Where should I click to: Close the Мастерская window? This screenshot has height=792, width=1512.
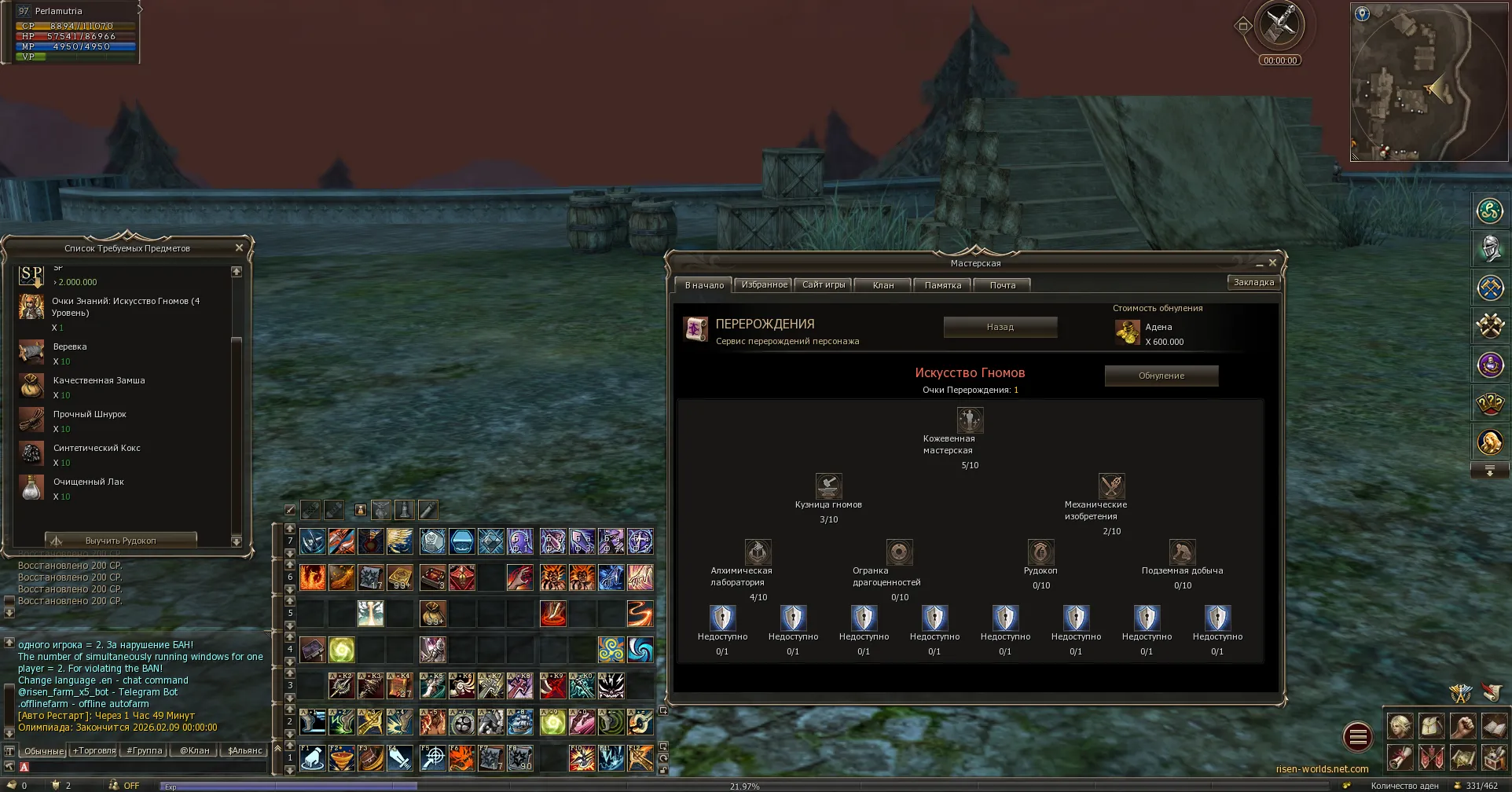click(x=1272, y=262)
